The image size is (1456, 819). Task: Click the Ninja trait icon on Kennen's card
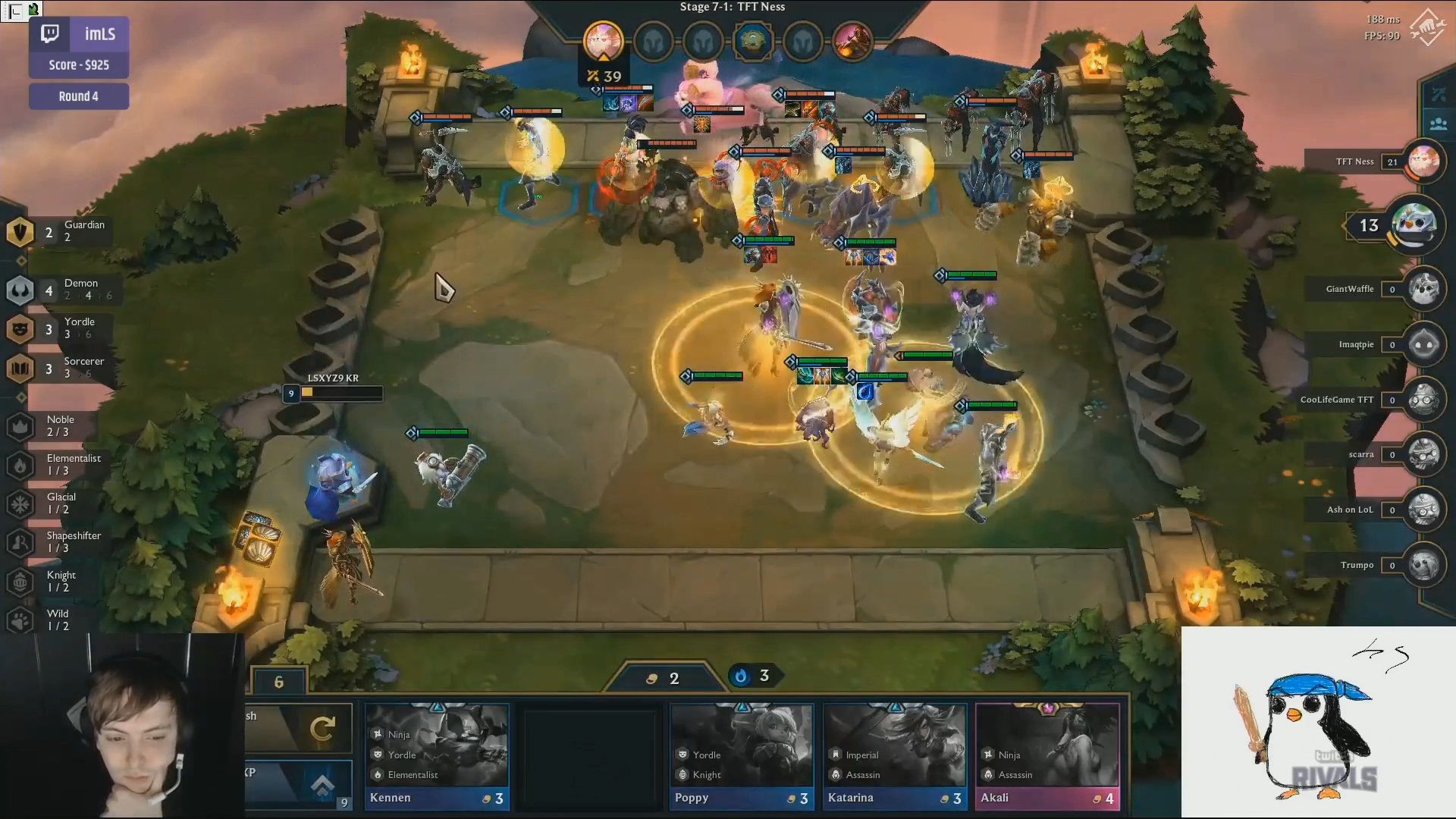pyautogui.click(x=377, y=734)
